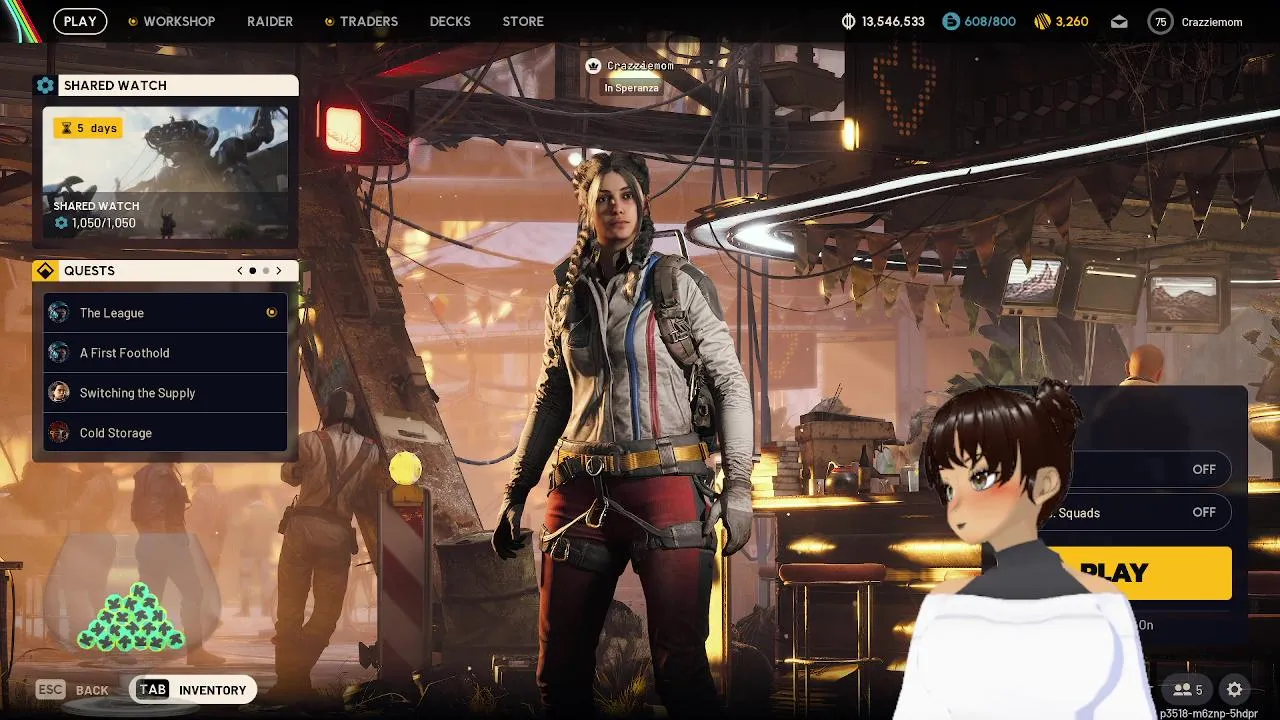Select the Decks tab
Viewport: 1280px width, 720px height.
click(450, 21)
